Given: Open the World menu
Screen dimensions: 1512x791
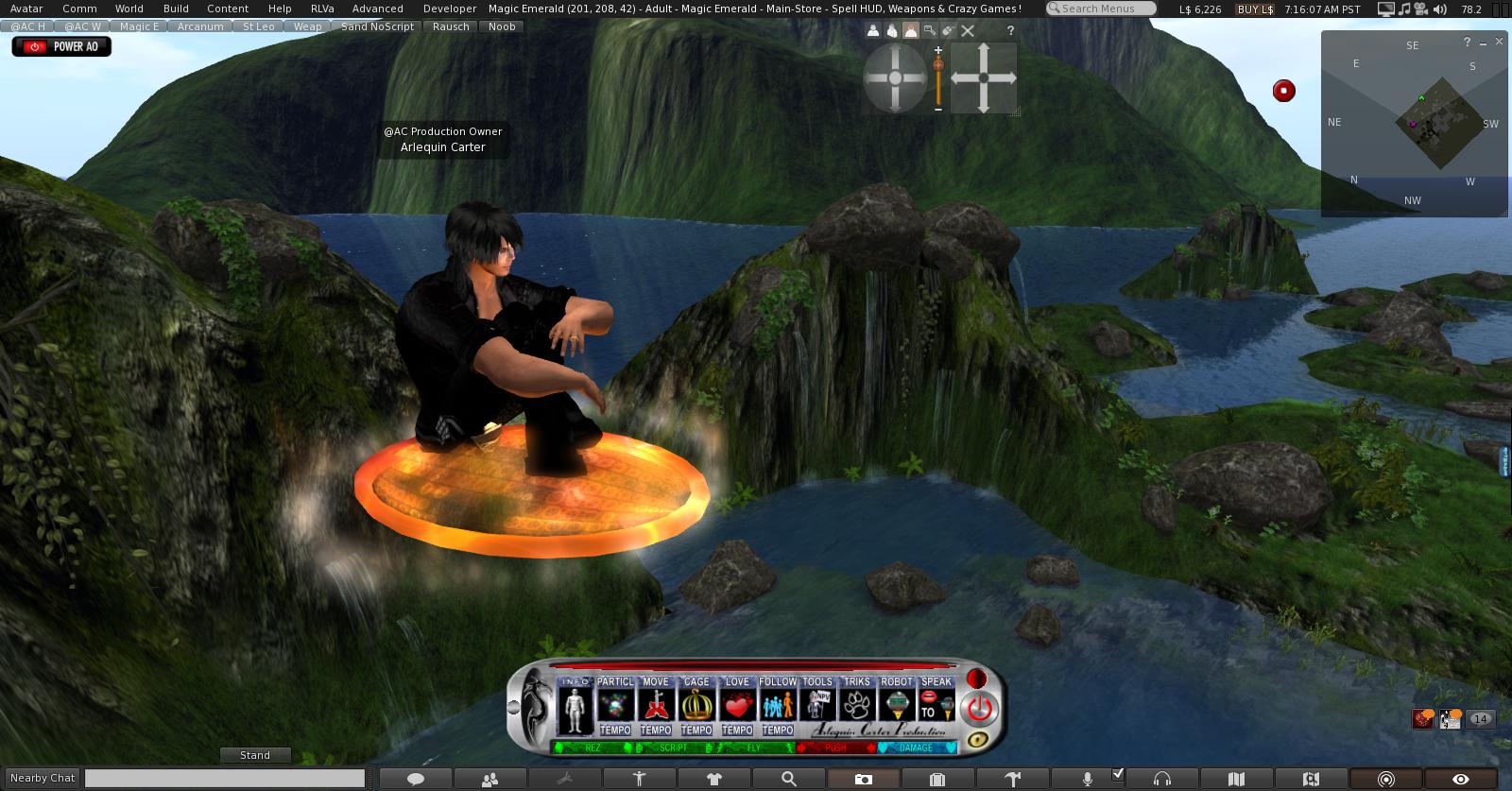Looking at the screenshot, I should click(x=129, y=9).
